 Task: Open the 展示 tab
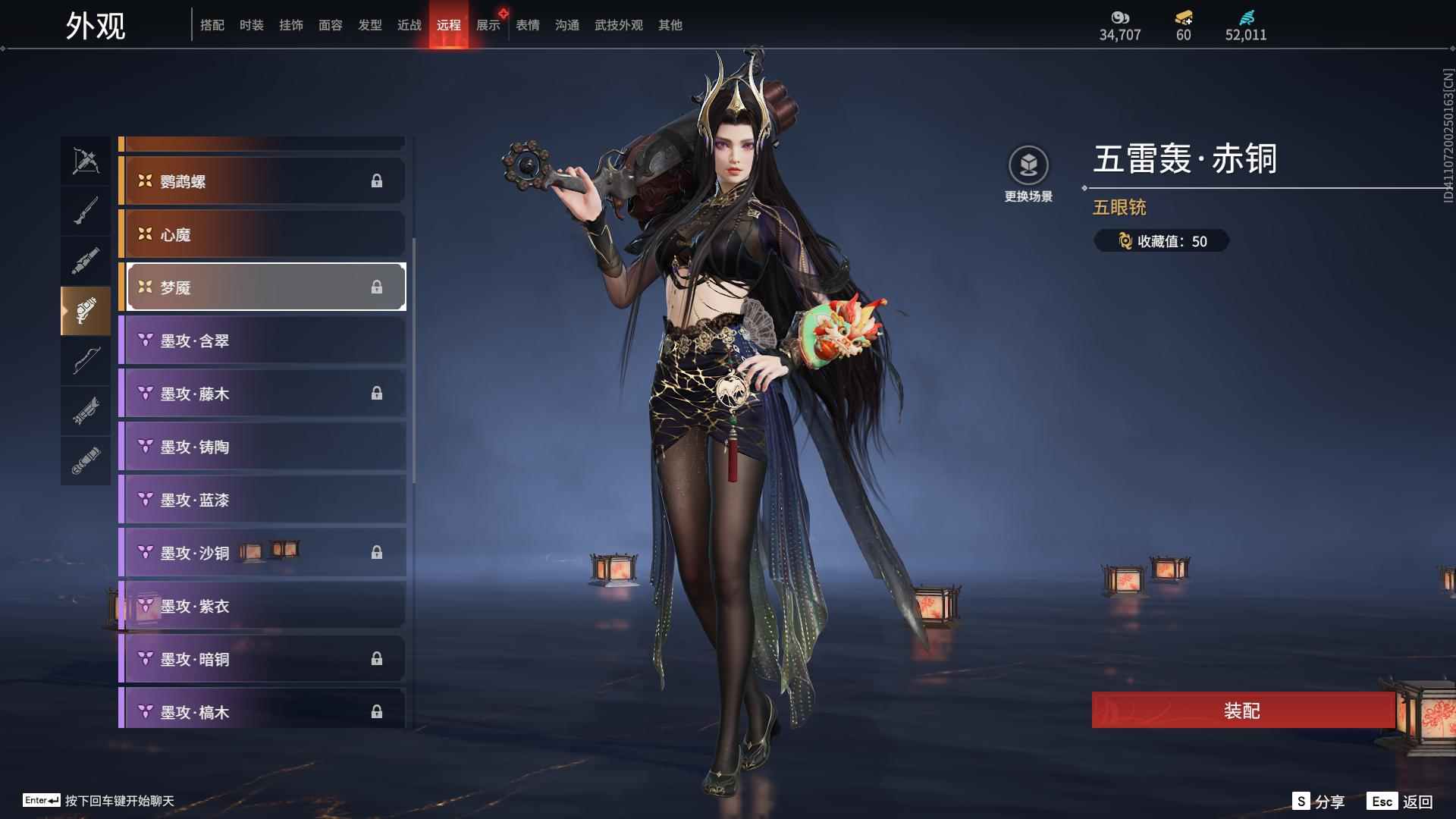click(x=488, y=25)
